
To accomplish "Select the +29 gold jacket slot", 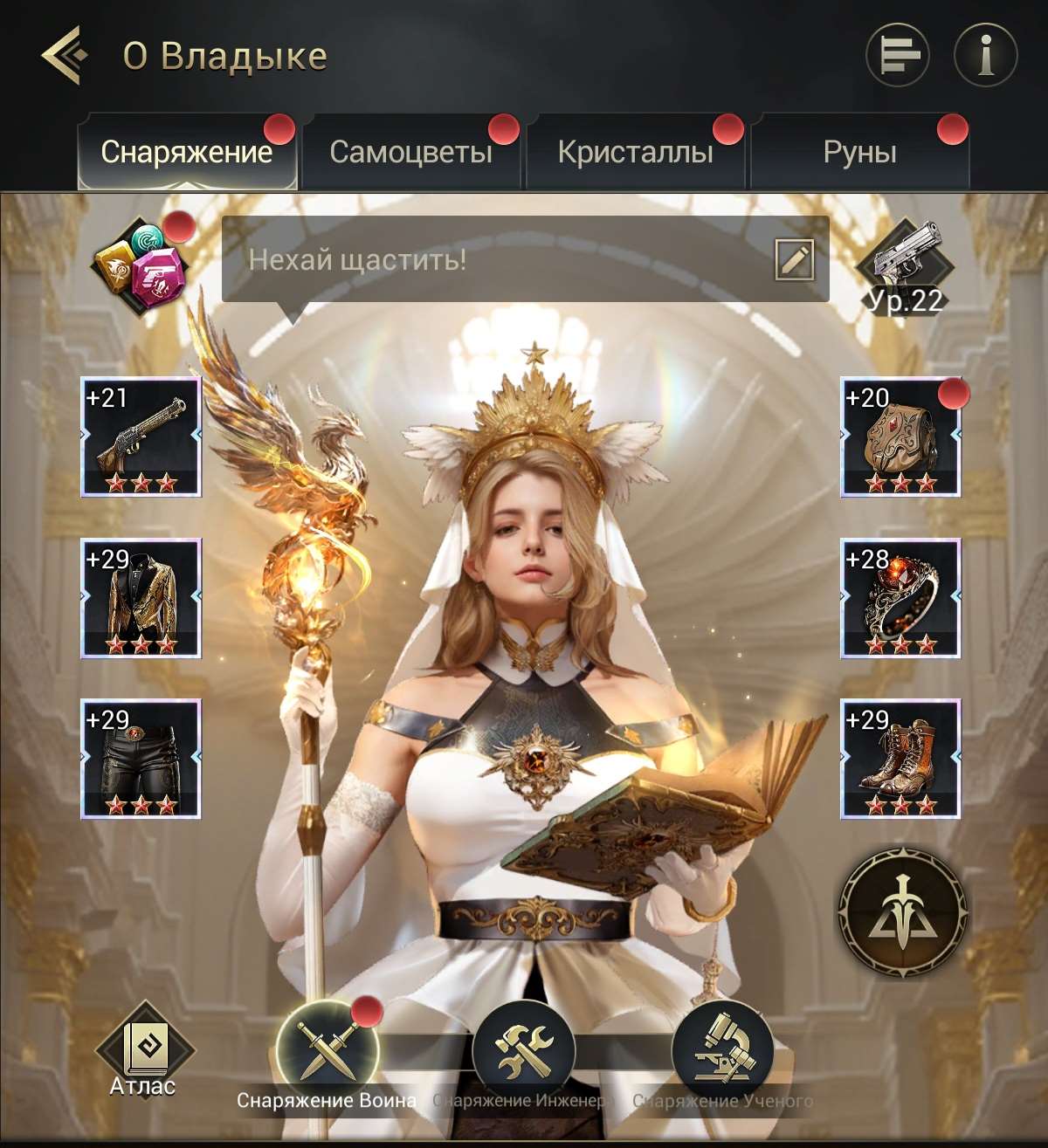I will tap(141, 598).
